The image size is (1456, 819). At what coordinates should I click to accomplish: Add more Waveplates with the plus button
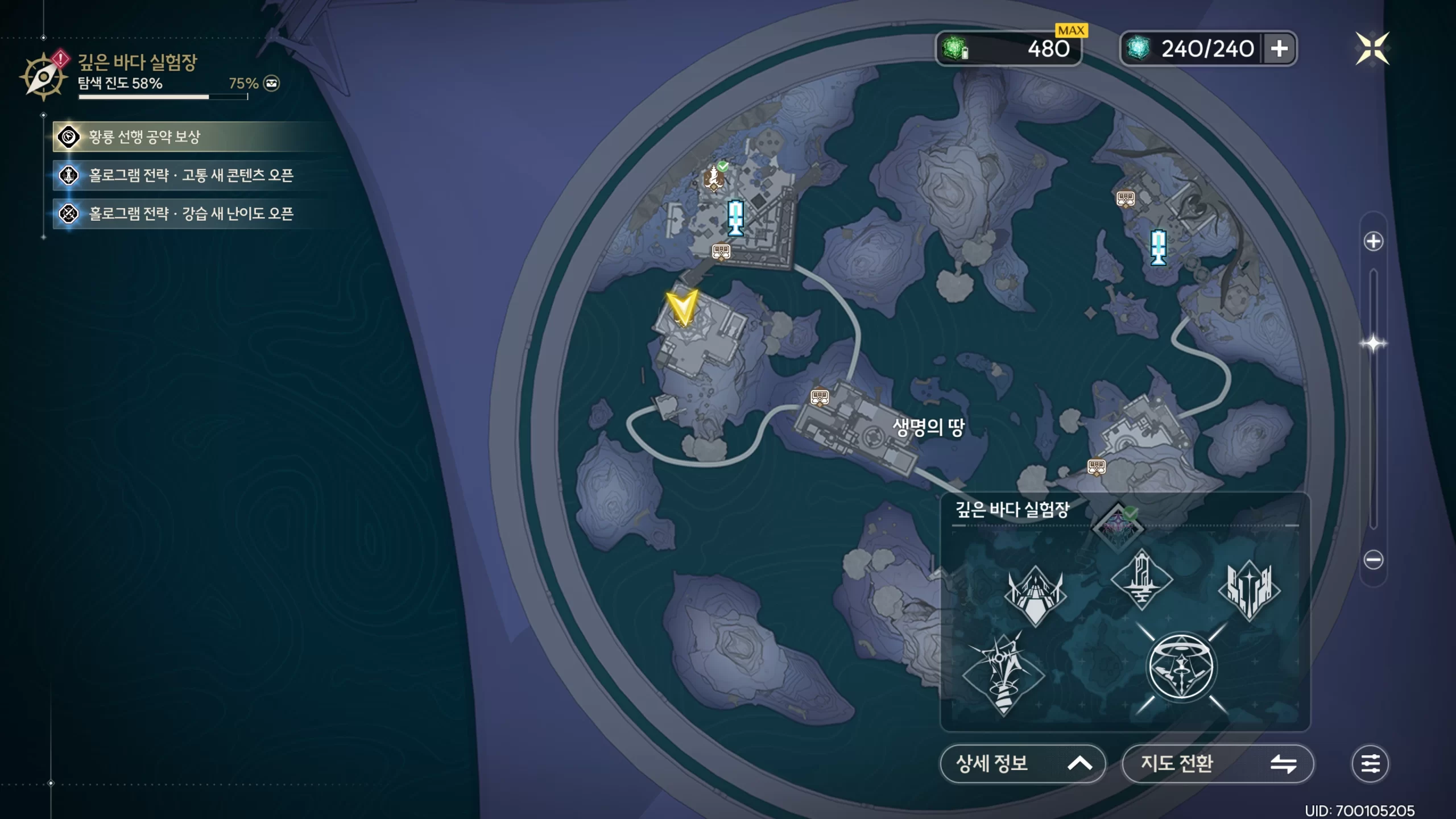[1279, 48]
